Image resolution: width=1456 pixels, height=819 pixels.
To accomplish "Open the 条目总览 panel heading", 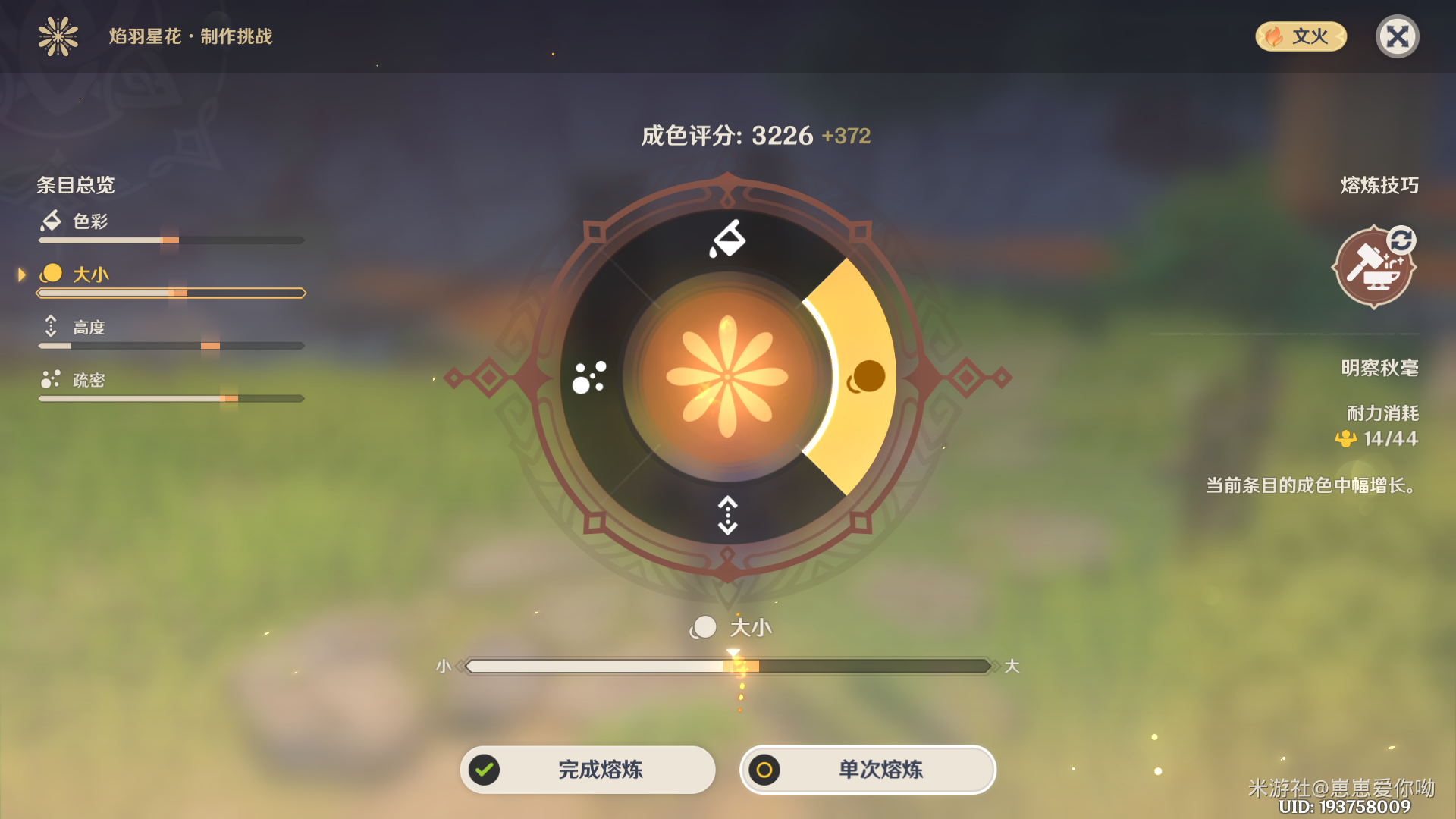I will tap(76, 186).
